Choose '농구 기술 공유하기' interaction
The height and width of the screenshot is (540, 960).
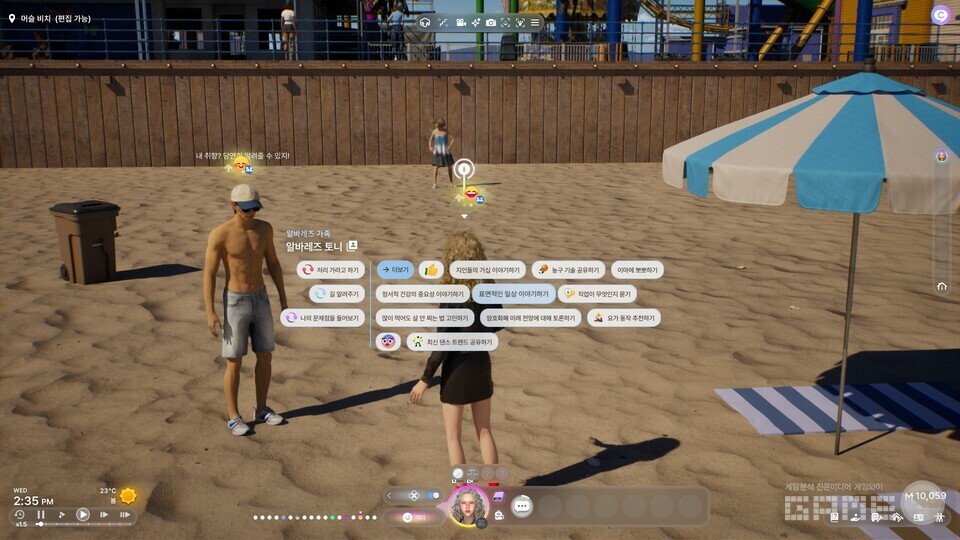coord(567,270)
